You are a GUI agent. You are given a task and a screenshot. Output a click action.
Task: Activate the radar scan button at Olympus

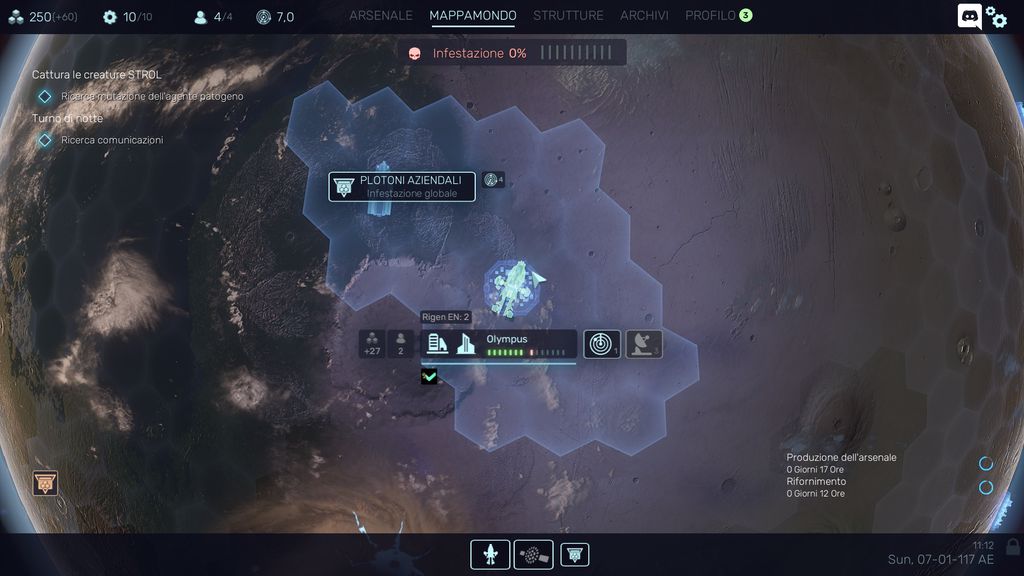point(602,344)
